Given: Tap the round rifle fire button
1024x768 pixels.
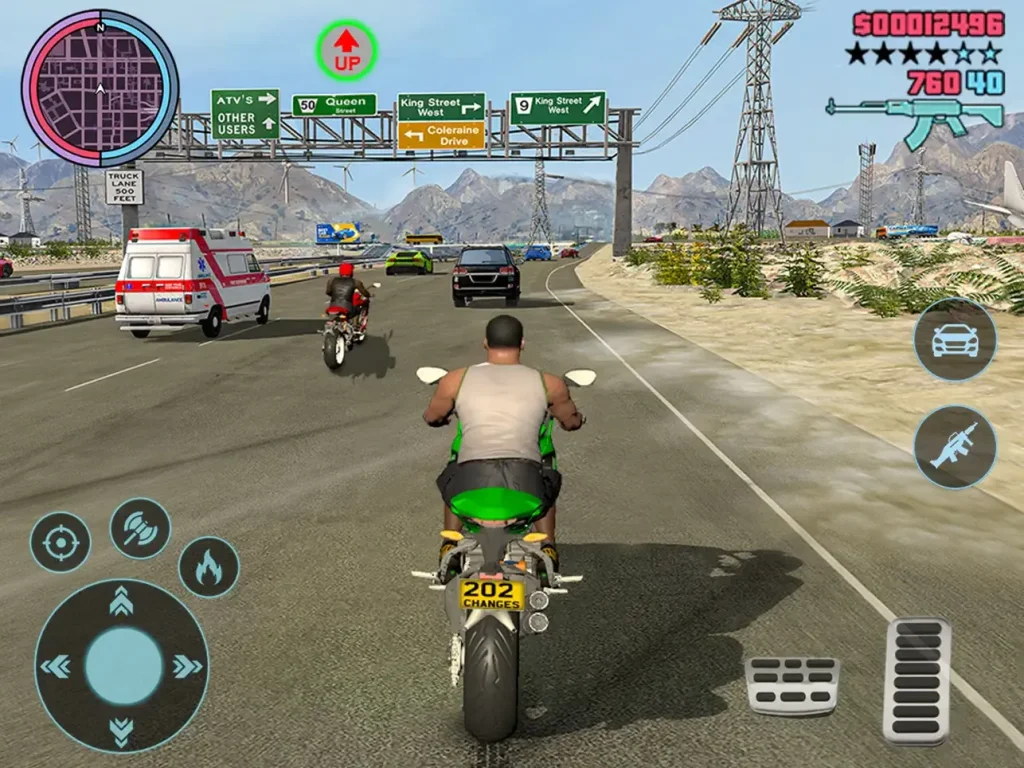Looking at the screenshot, I should pos(955,447).
